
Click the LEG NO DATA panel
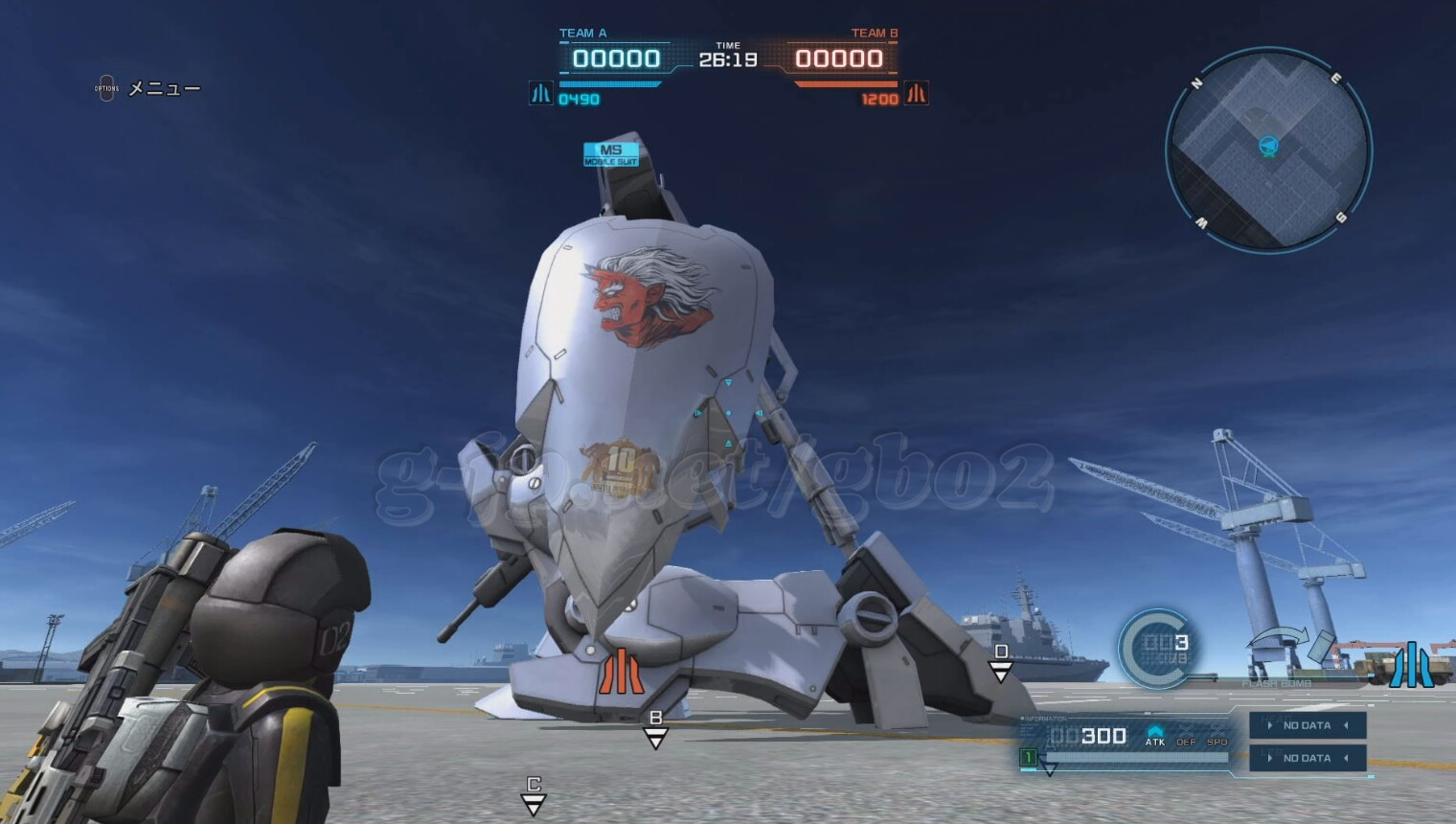point(1307,758)
